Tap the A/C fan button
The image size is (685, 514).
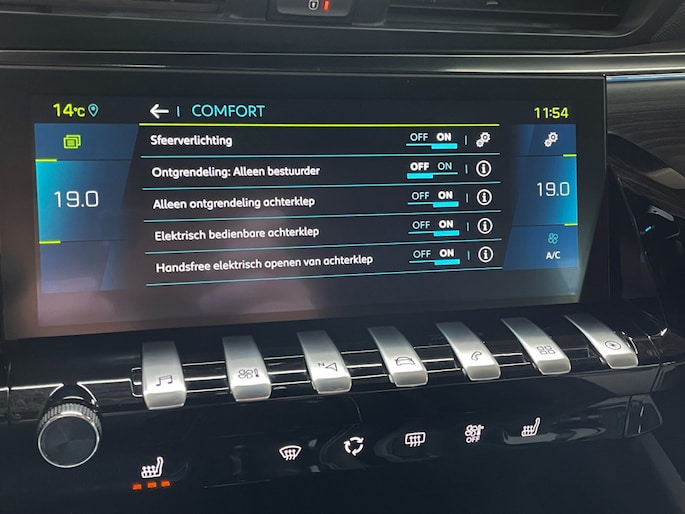pyautogui.click(x=552, y=246)
